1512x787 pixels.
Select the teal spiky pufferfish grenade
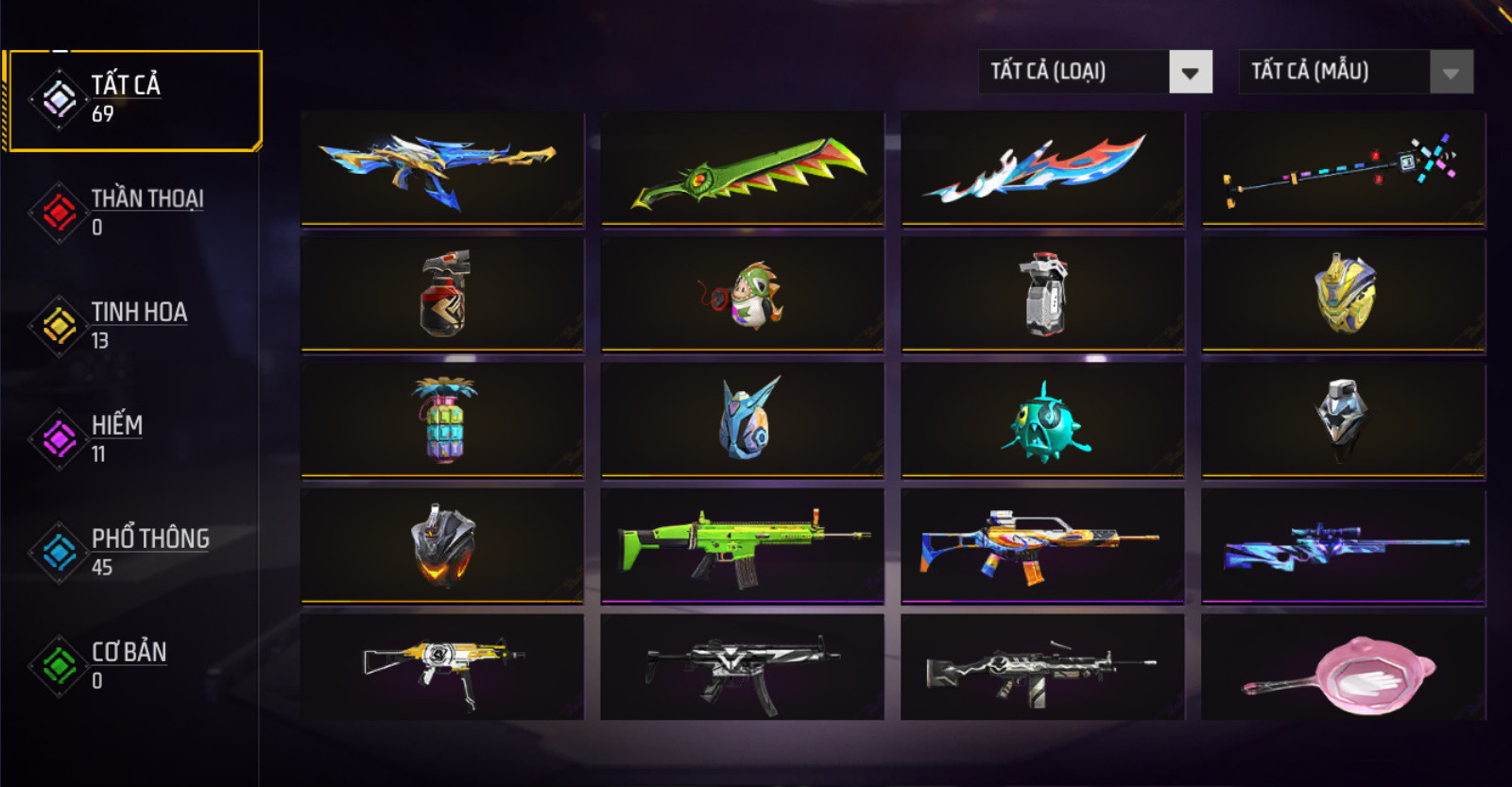[x=1042, y=419]
